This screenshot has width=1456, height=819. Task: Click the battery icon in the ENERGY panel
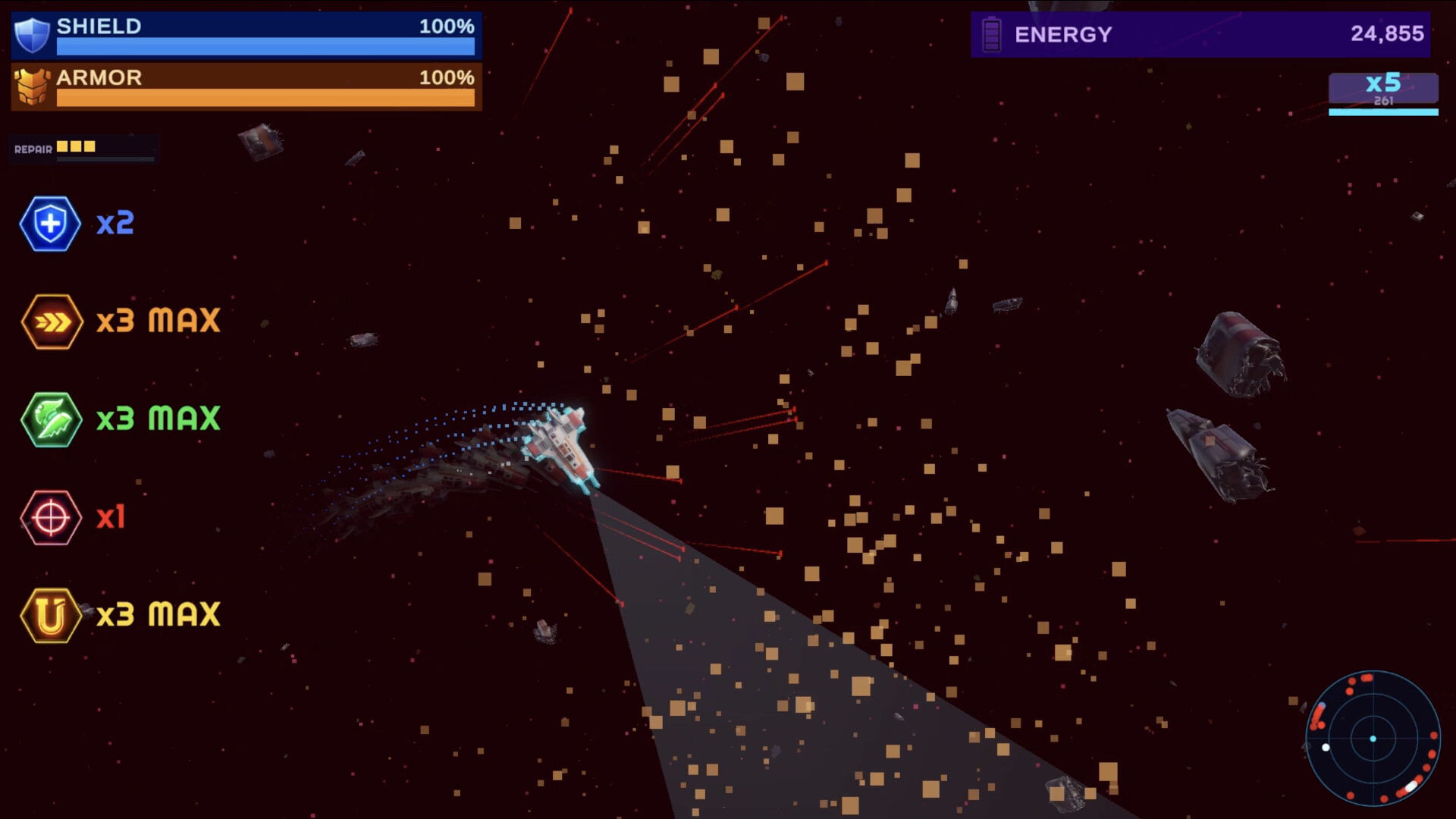point(990,33)
